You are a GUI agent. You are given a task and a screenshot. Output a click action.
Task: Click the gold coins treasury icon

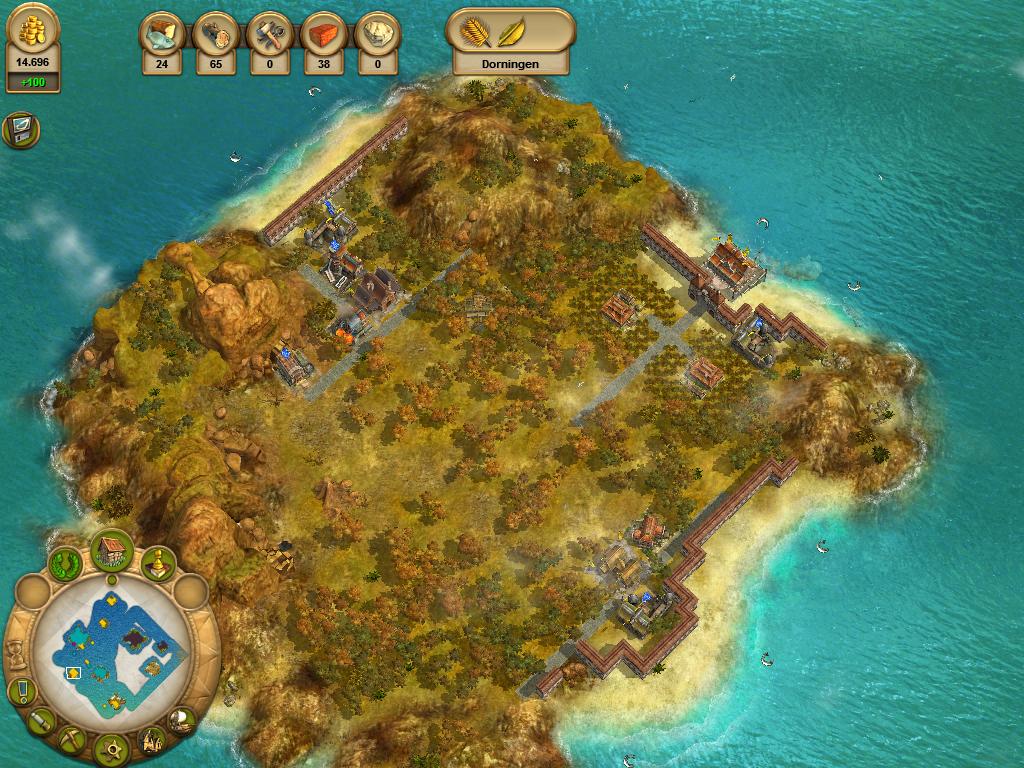coord(33,29)
